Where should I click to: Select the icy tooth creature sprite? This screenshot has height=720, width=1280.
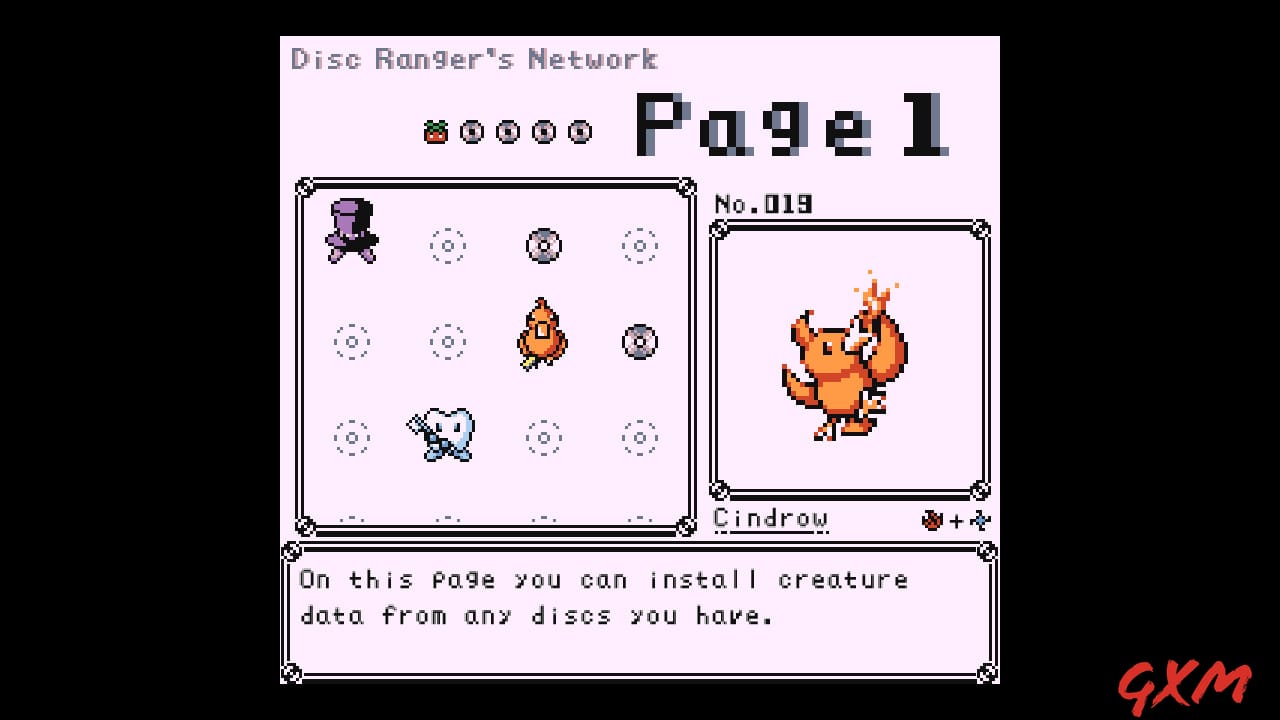[443, 437]
